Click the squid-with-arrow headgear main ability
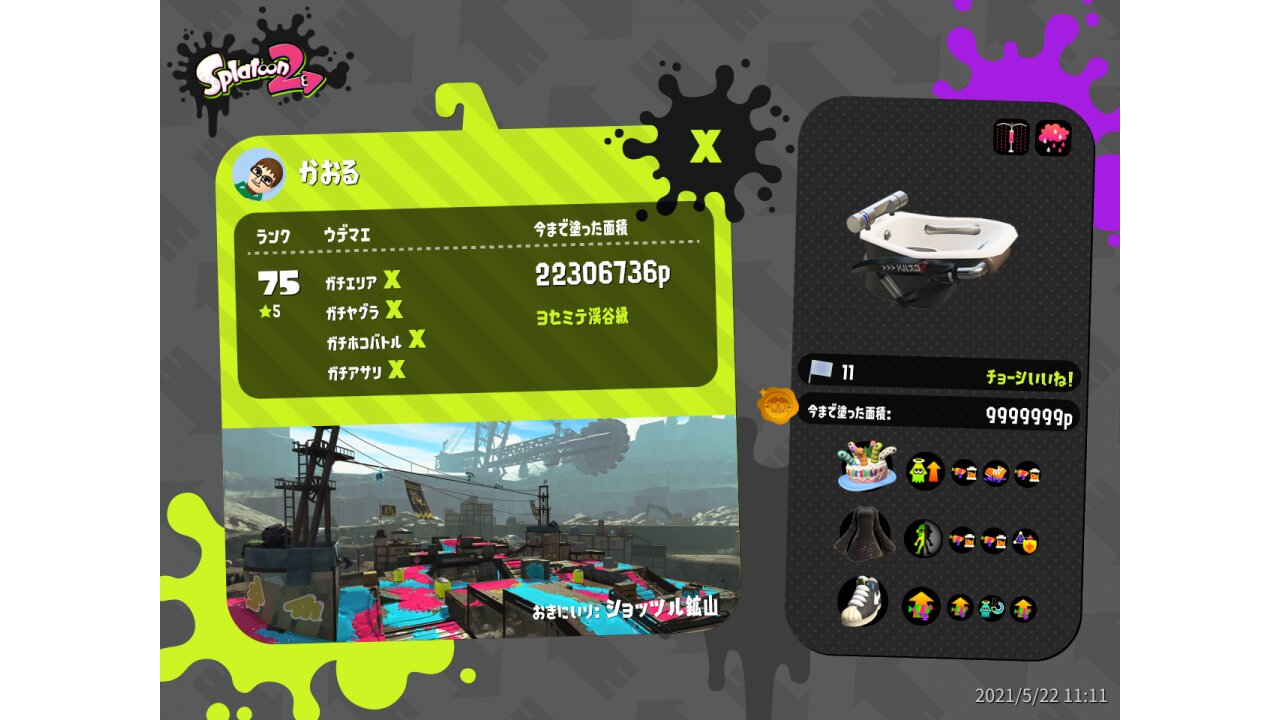The image size is (1280, 720). coord(925,470)
